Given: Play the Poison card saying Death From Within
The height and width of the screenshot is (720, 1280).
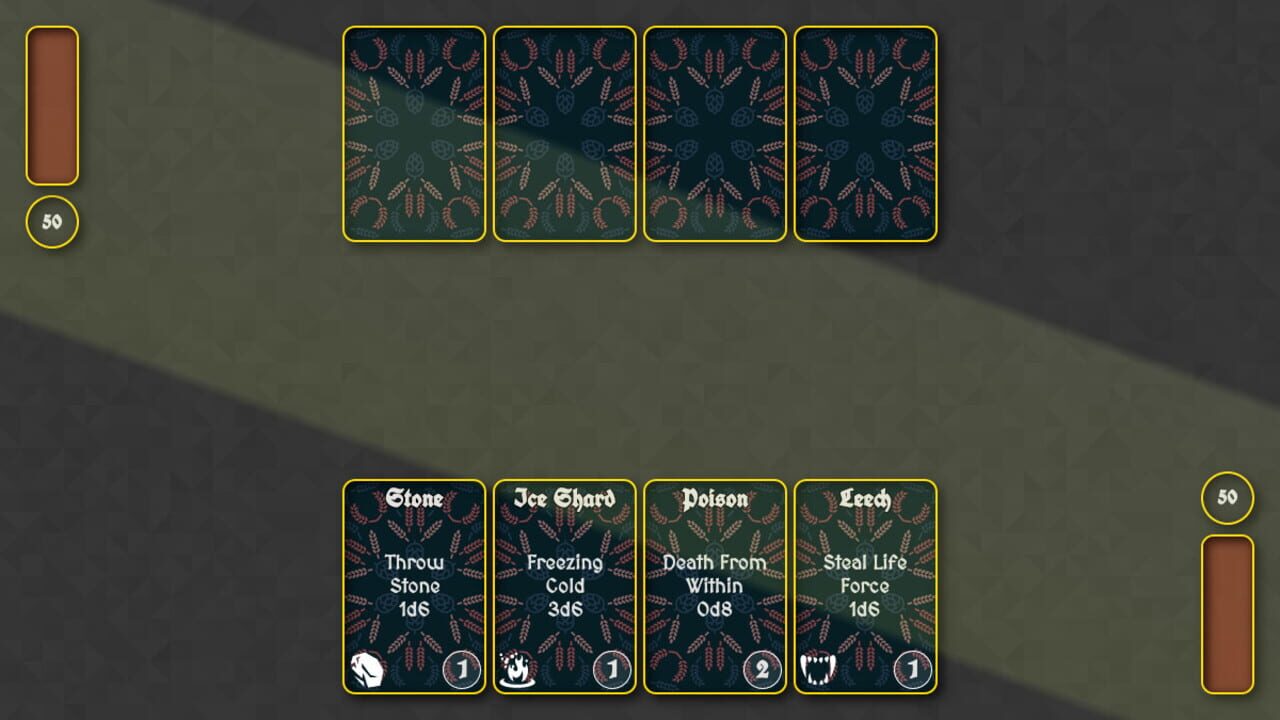Looking at the screenshot, I should point(713,588).
